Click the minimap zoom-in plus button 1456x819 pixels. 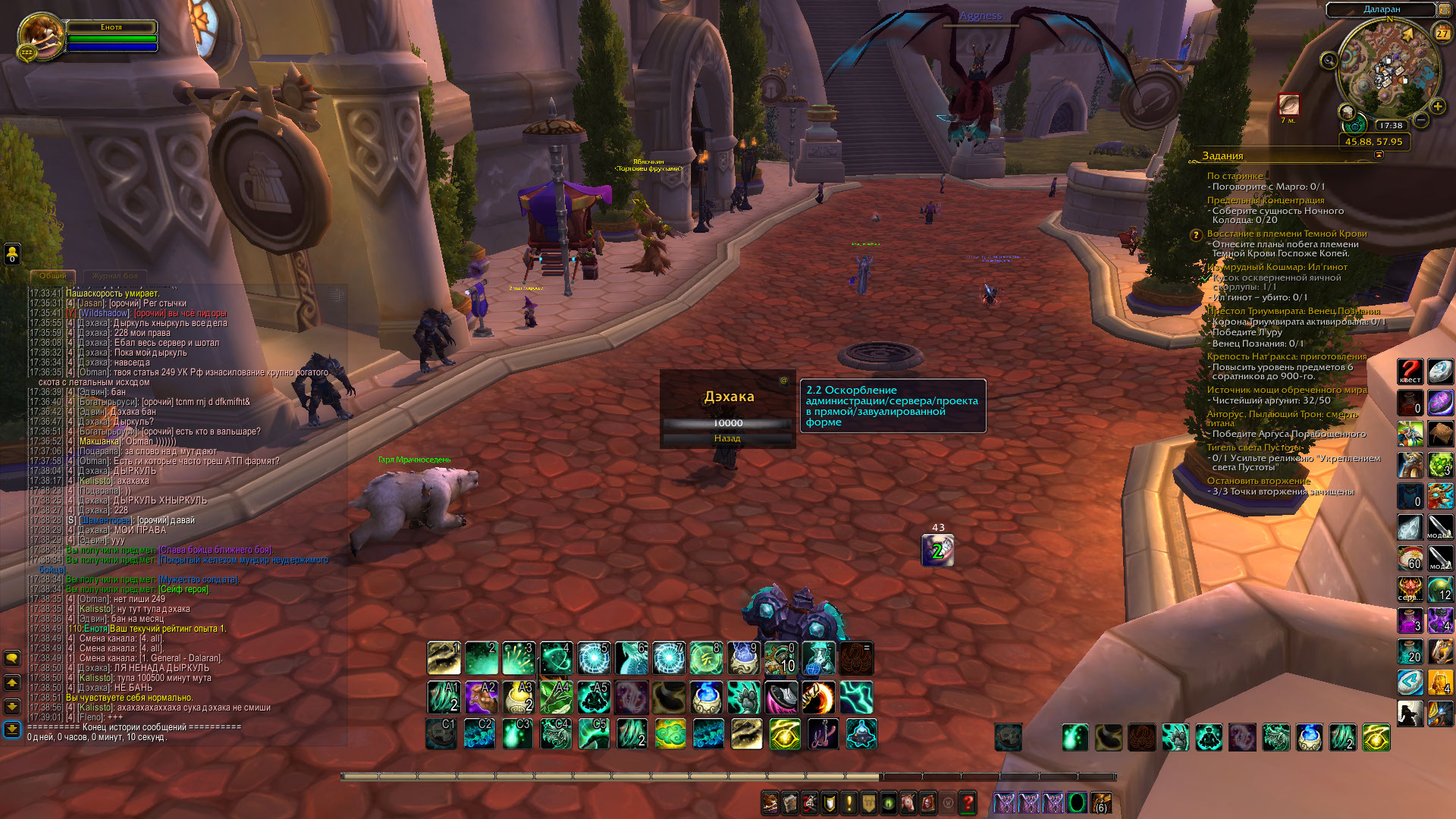click(x=1437, y=107)
